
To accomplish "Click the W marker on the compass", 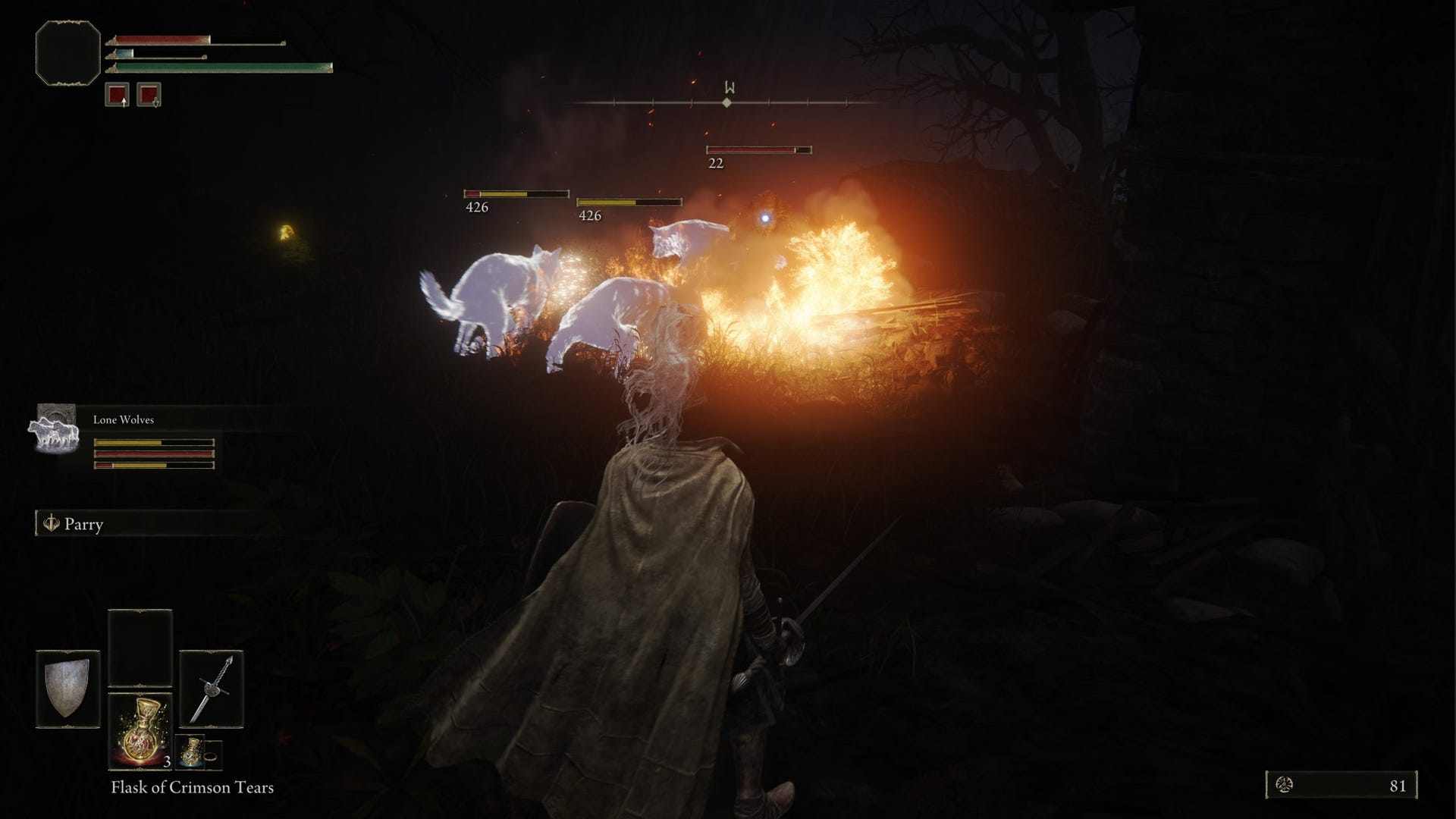I will coord(727,85).
